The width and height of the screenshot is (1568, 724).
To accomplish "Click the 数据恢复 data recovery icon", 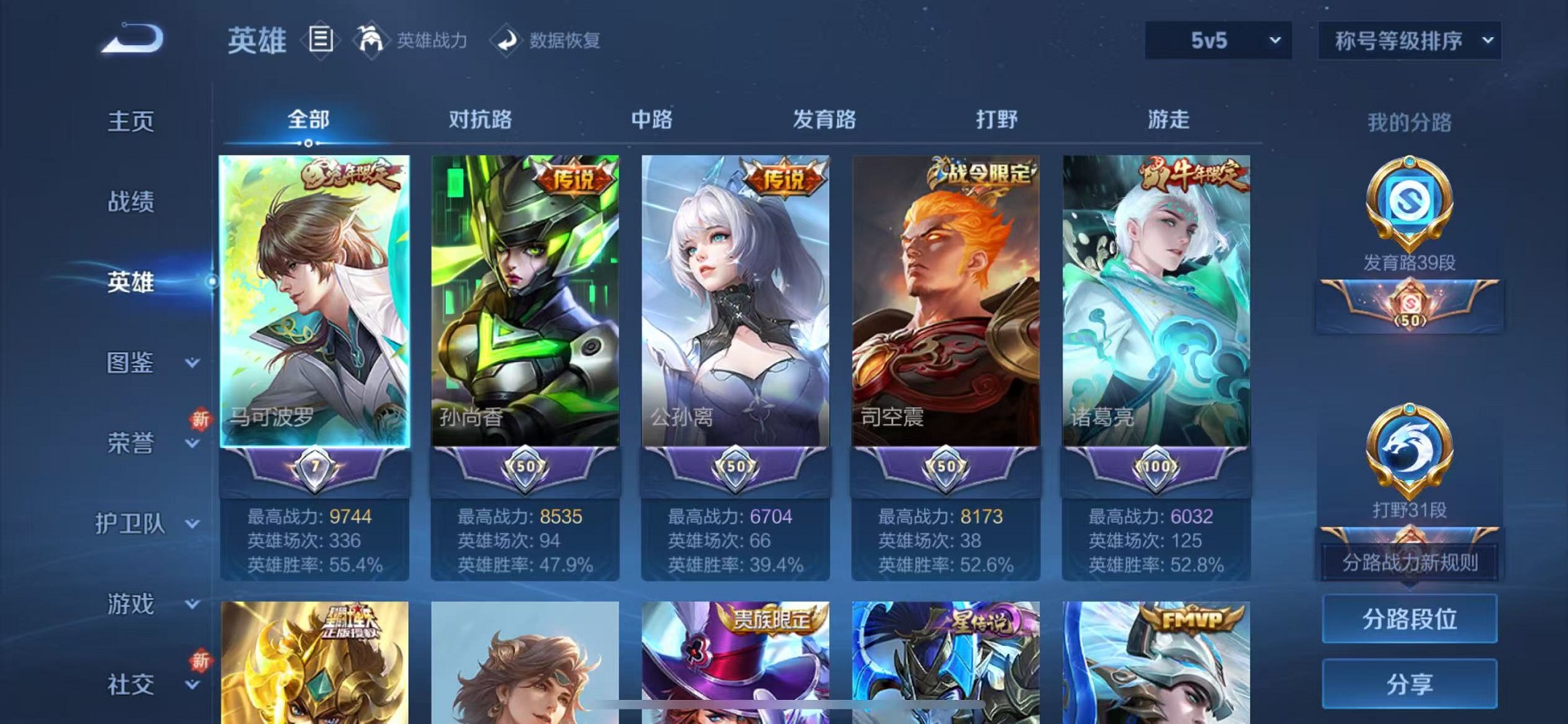I will pyautogui.click(x=549, y=42).
